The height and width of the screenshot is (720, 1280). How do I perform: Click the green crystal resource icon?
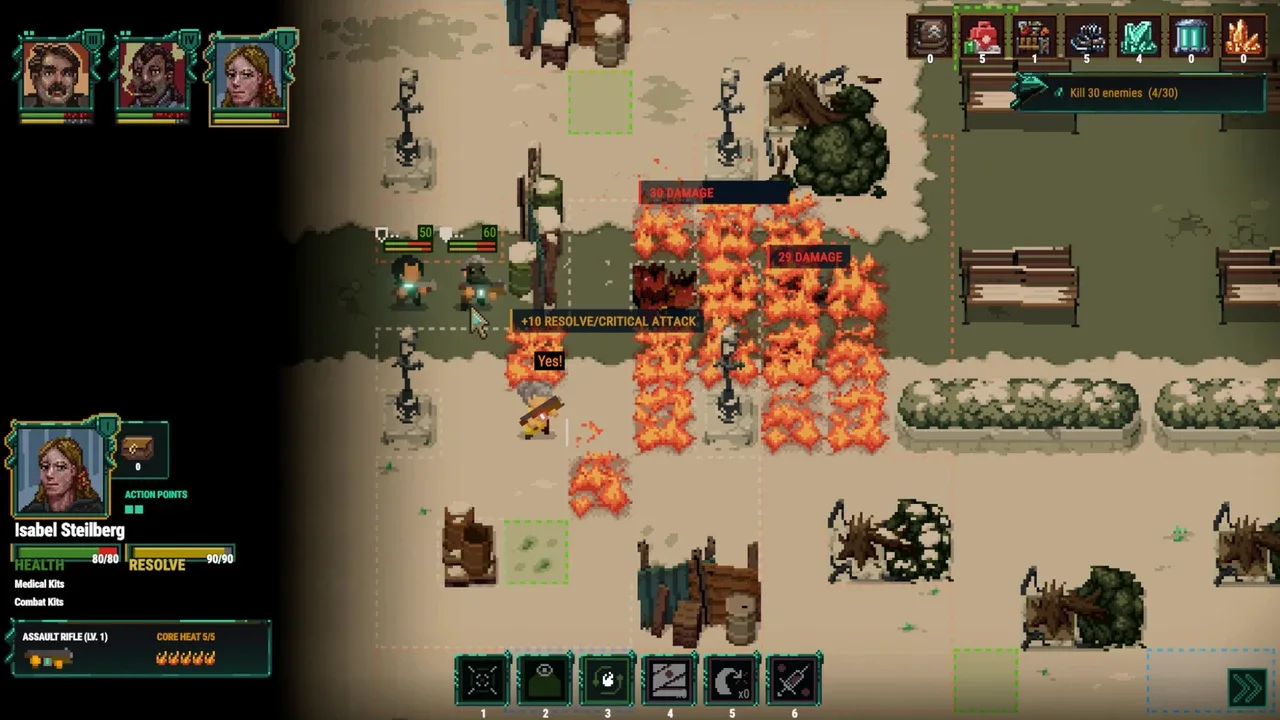click(x=1138, y=38)
